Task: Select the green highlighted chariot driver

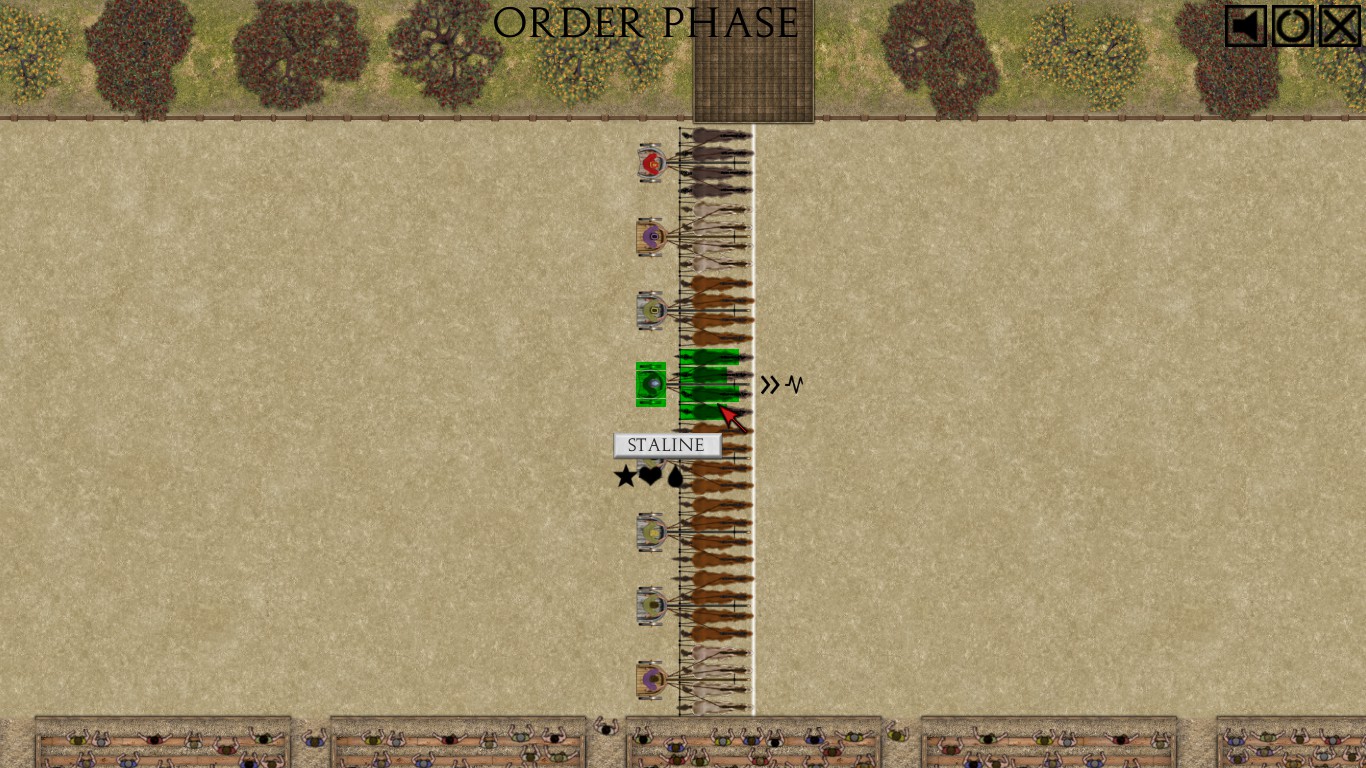Action: pos(651,384)
